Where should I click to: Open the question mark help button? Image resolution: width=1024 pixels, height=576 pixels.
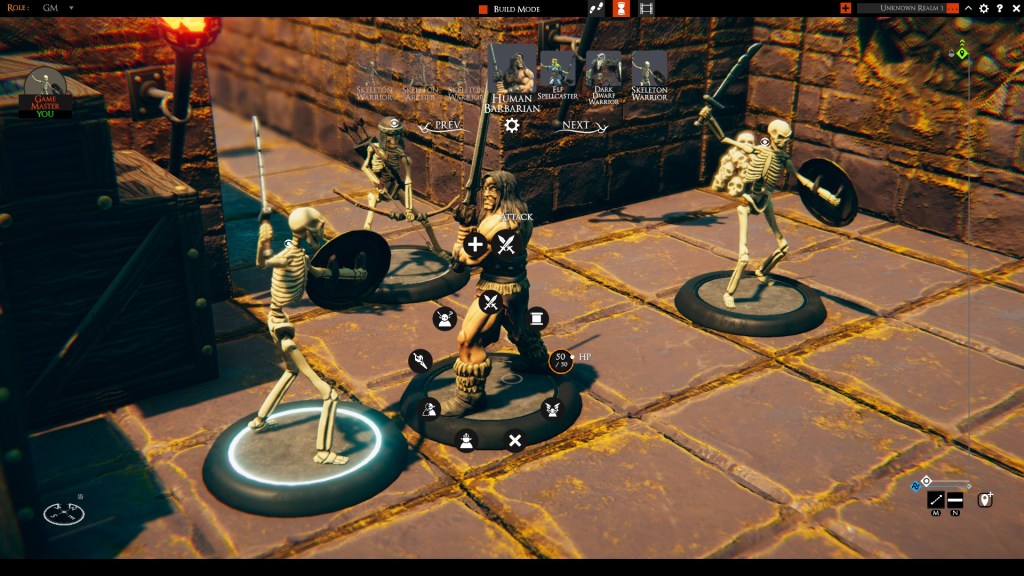click(999, 8)
